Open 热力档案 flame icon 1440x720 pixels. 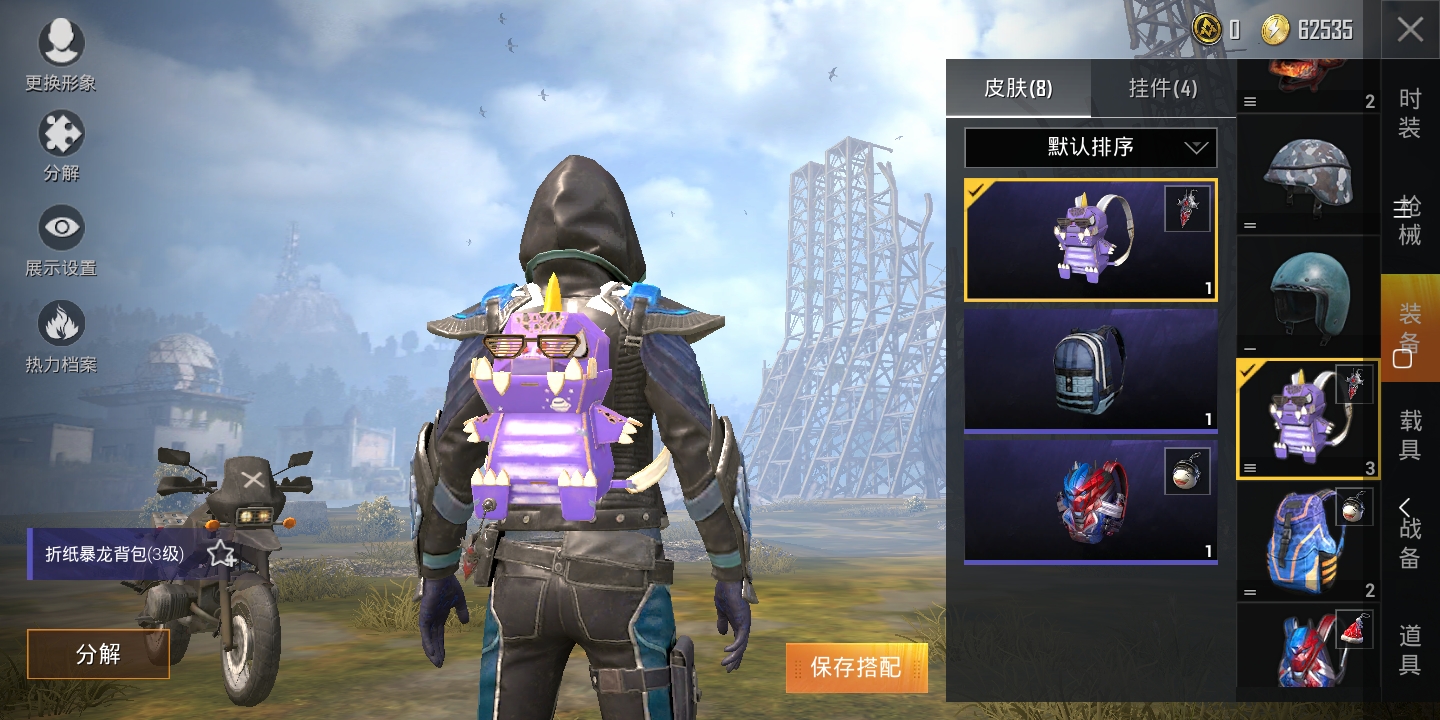(x=61, y=324)
